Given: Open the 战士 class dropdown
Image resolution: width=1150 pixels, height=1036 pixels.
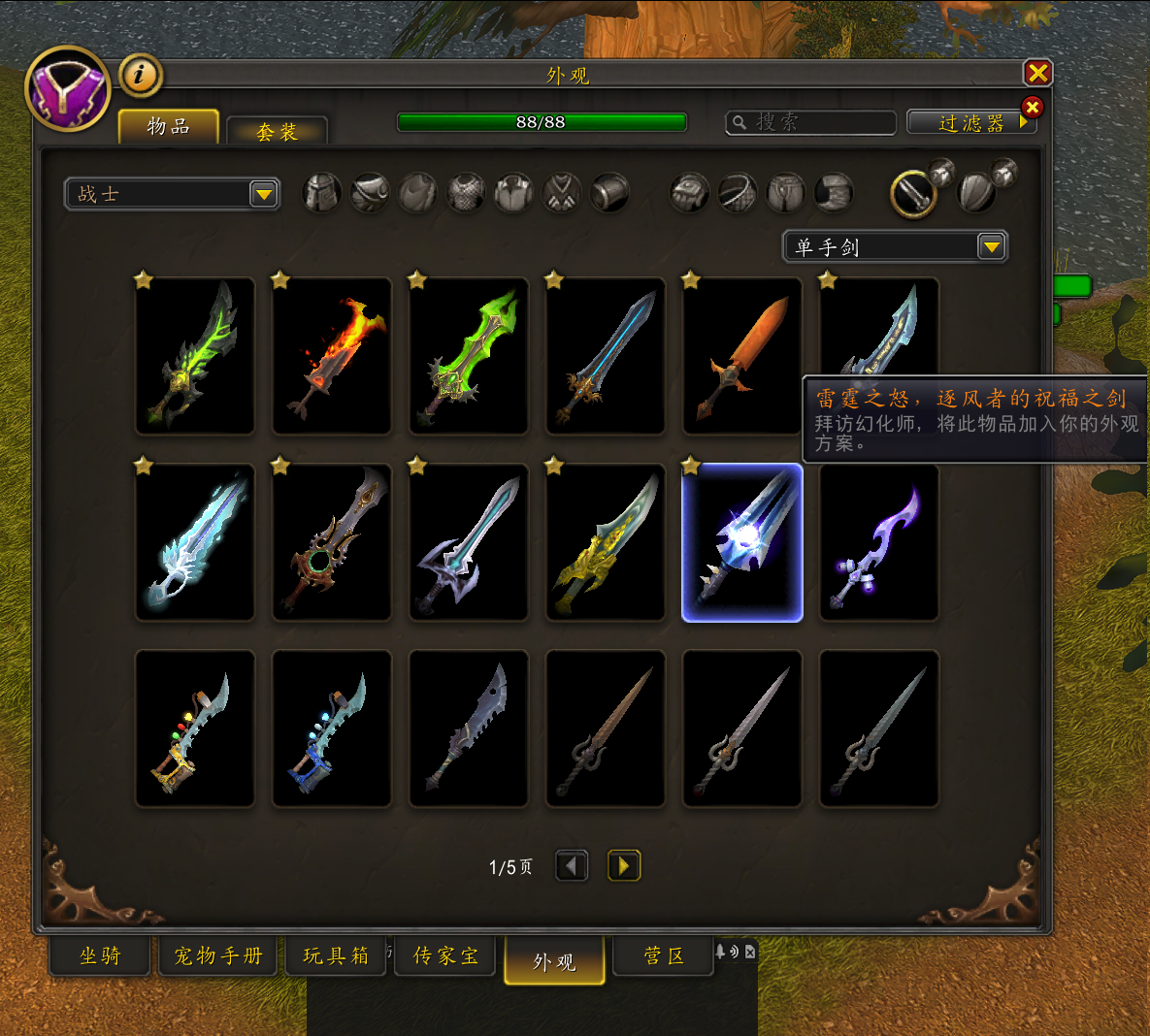Looking at the screenshot, I should click(172, 194).
